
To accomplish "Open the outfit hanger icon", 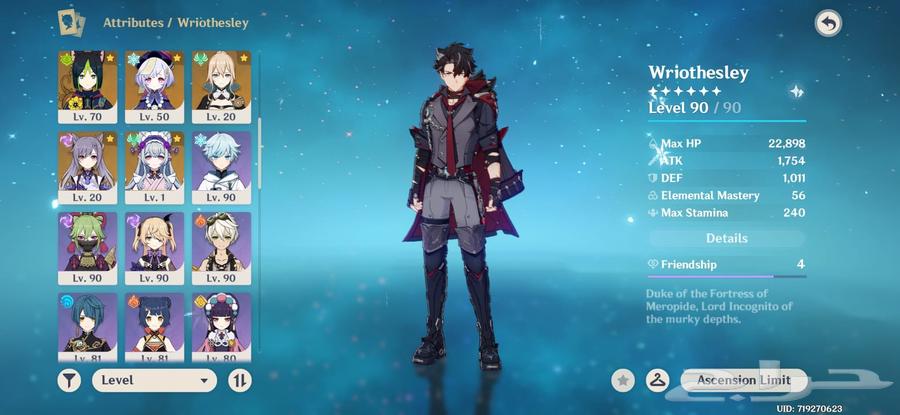I will coord(657,380).
